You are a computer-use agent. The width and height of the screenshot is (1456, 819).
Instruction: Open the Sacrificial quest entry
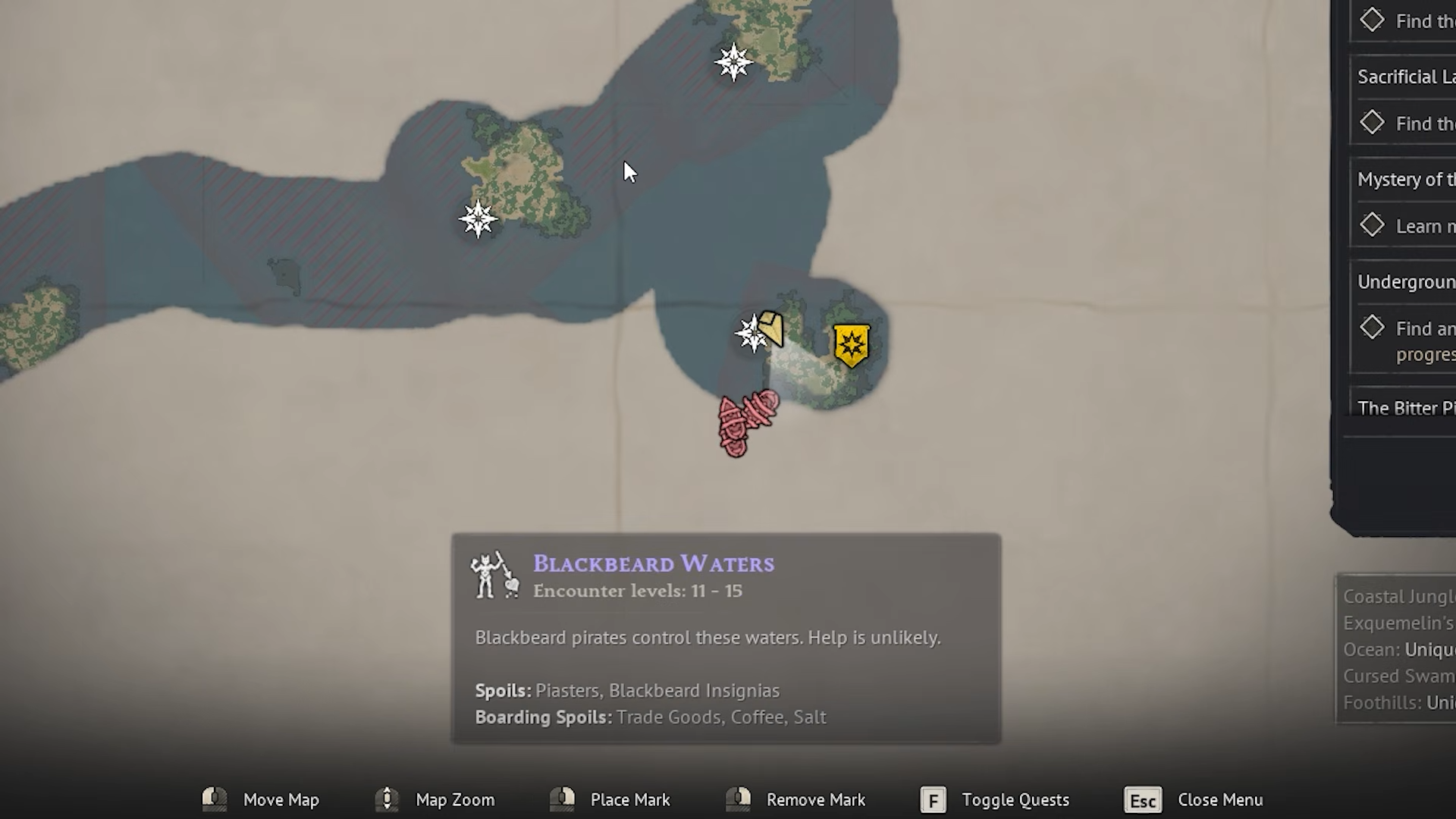[x=1405, y=77]
